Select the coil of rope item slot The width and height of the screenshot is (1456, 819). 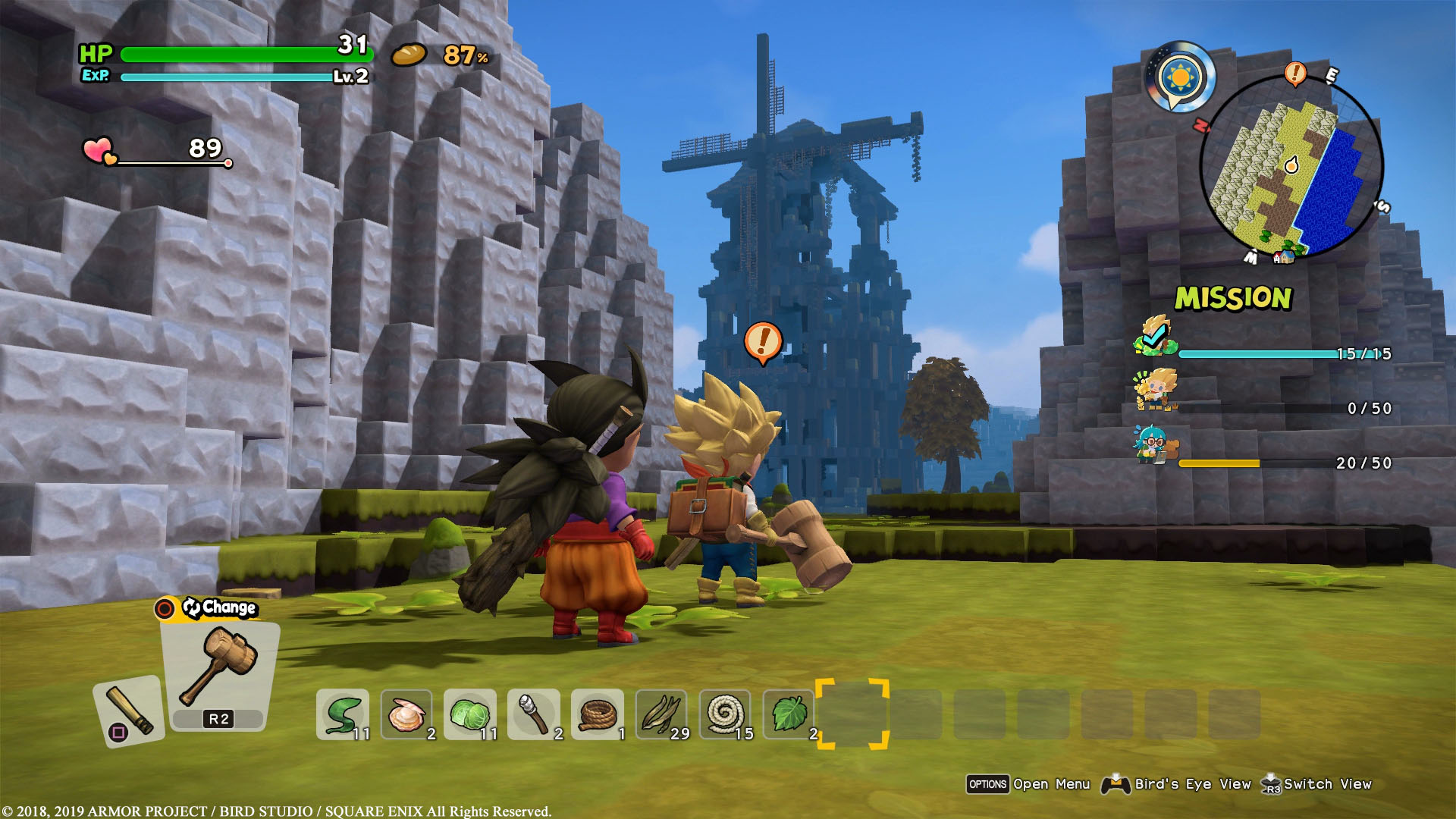click(x=598, y=714)
